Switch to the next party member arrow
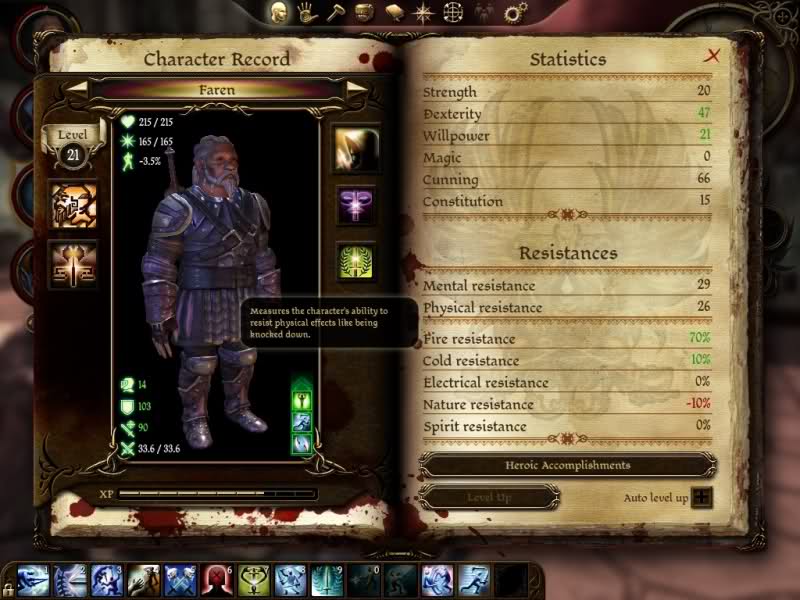 click(356, 89)
